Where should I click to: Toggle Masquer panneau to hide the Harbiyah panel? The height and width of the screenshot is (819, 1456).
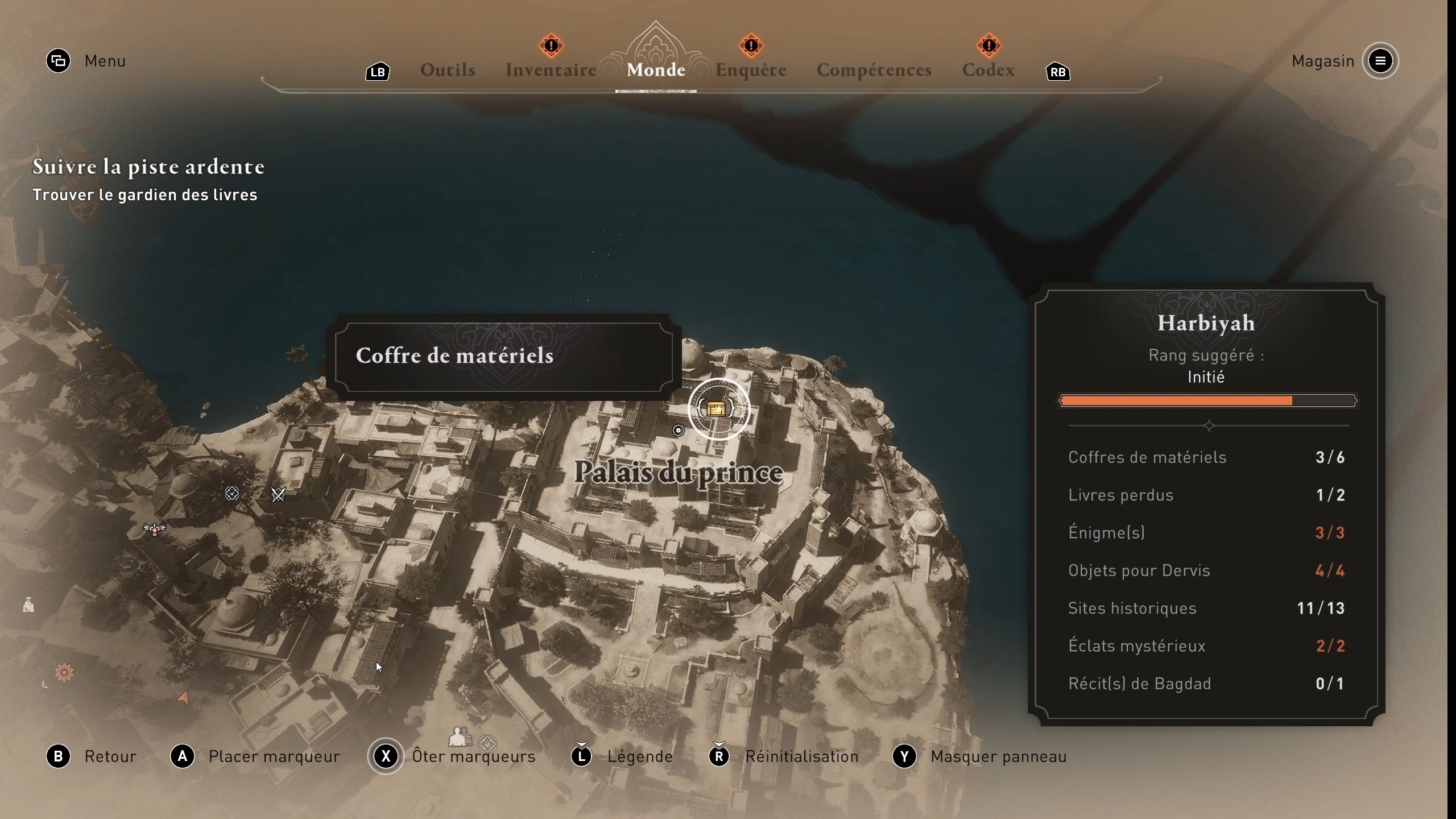(998, 756)
